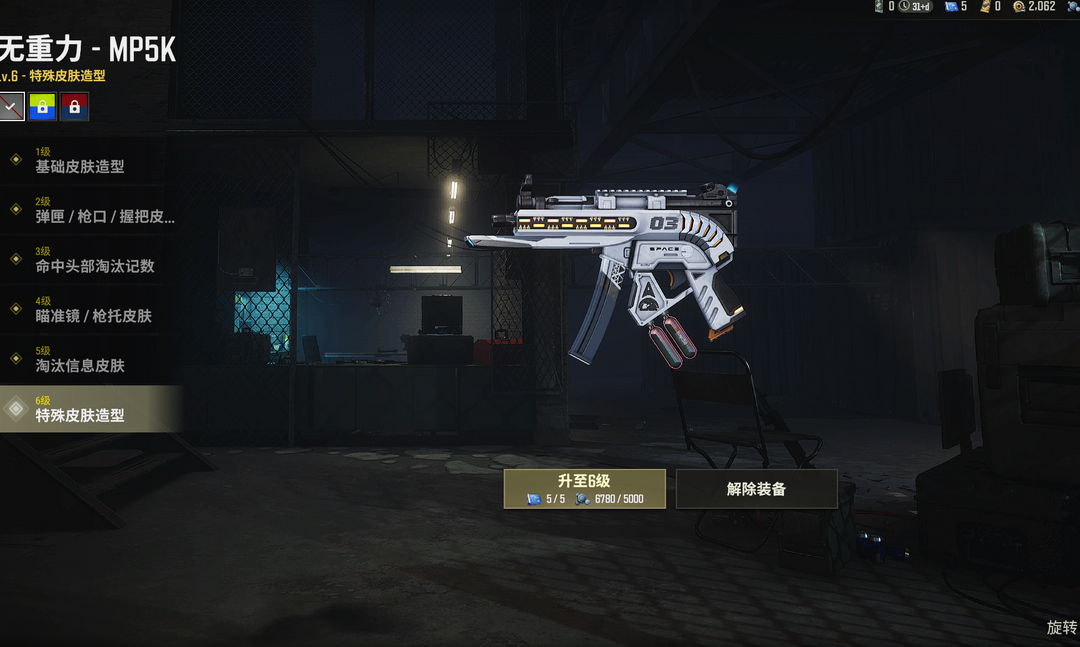Screen dimensions: 1080x647
Task: Upgrade the MP5K skin to level 6
Action: (x=585, y=488)
